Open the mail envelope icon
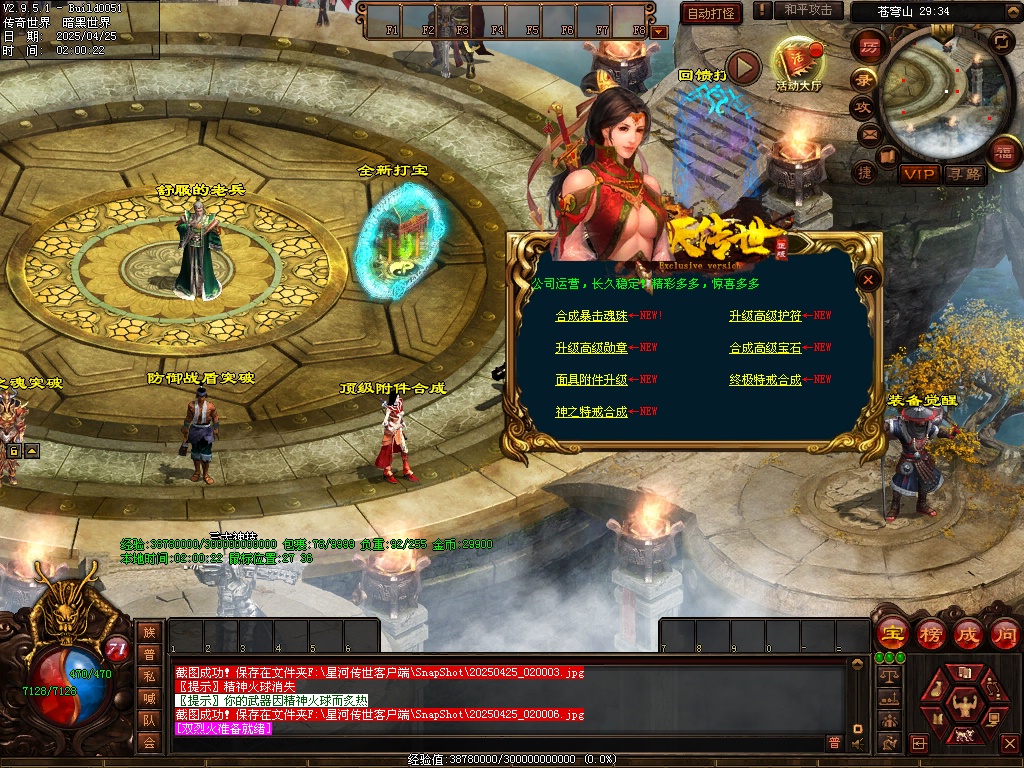Viewport: 1024px width, 768px height. pos(869,133)
